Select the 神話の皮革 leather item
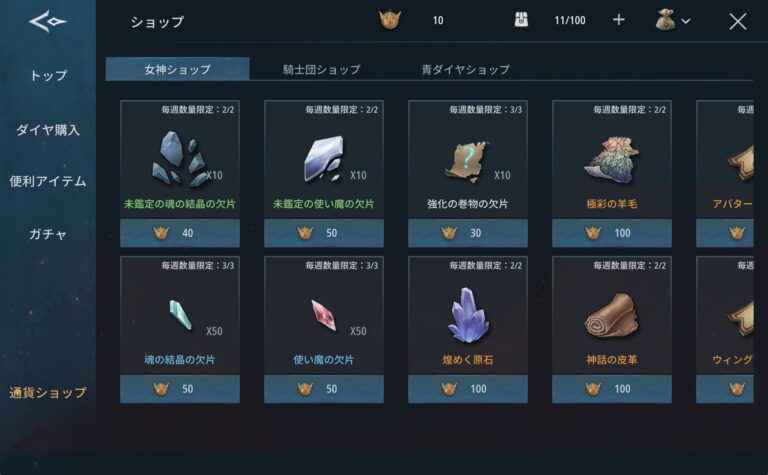 tap(612, 316)
